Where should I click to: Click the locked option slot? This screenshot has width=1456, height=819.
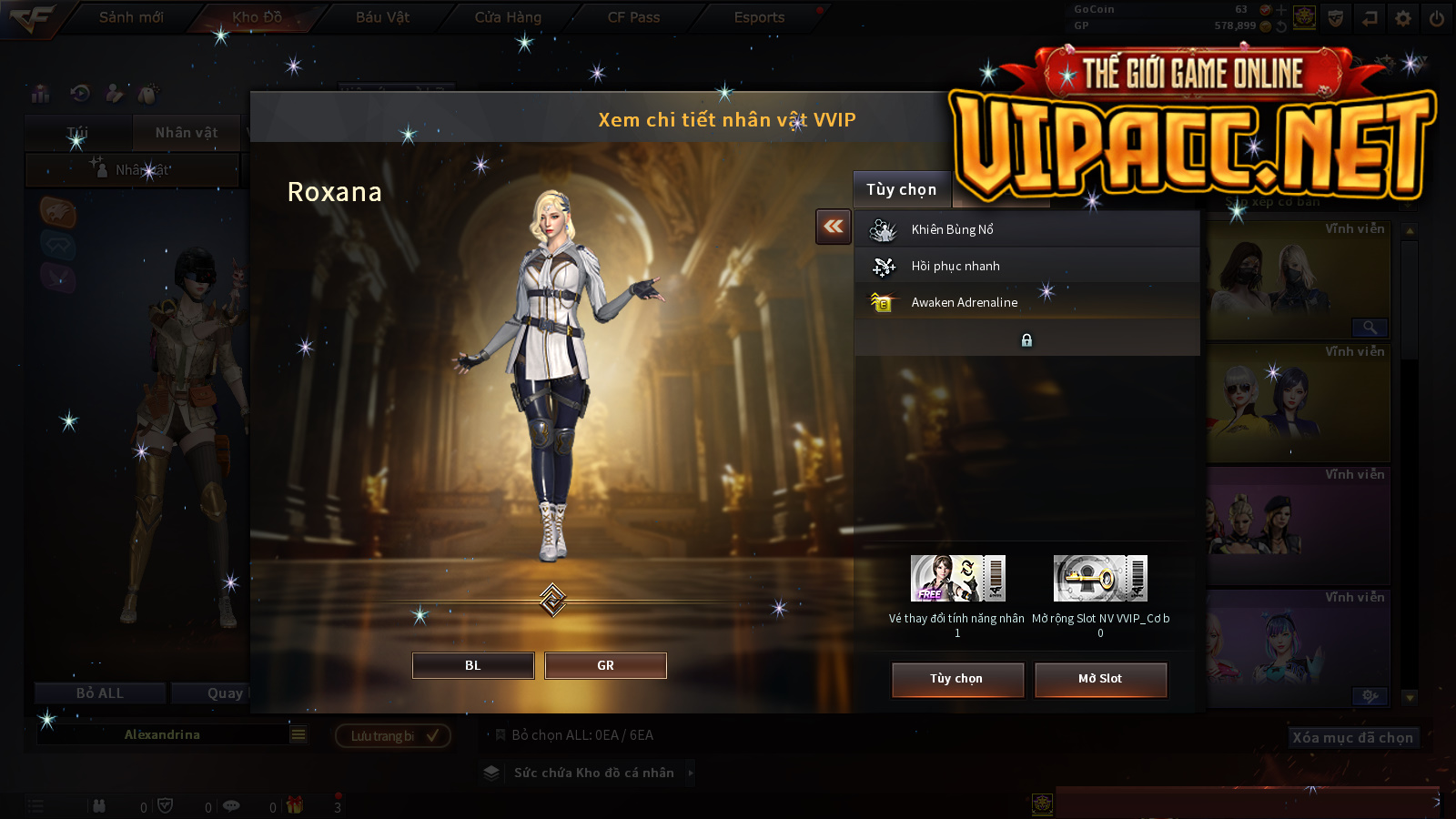(x=1026, y=339)
